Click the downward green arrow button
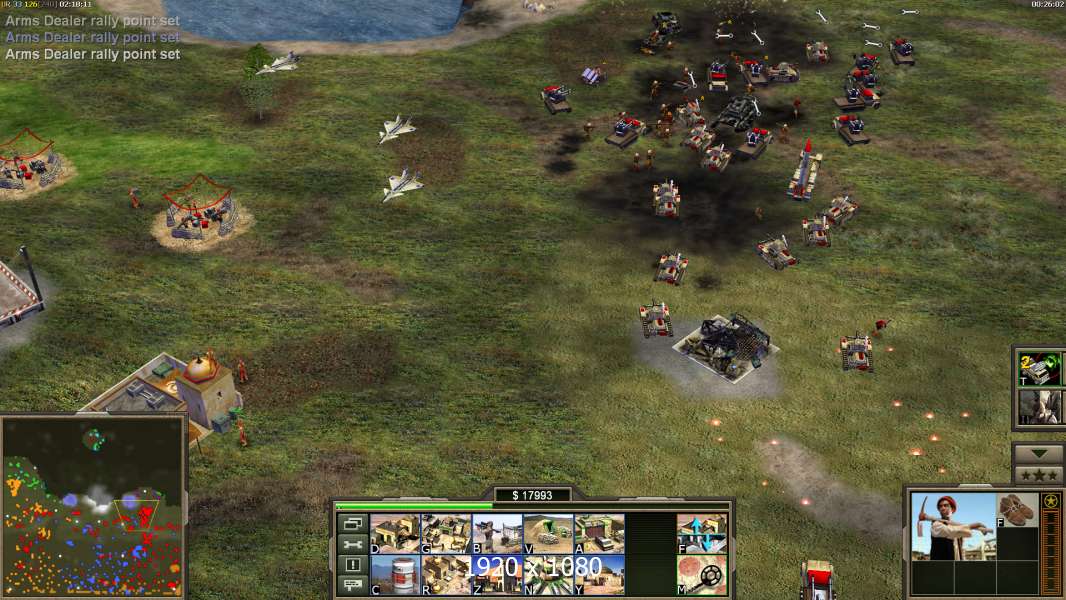 (1038, 453)
